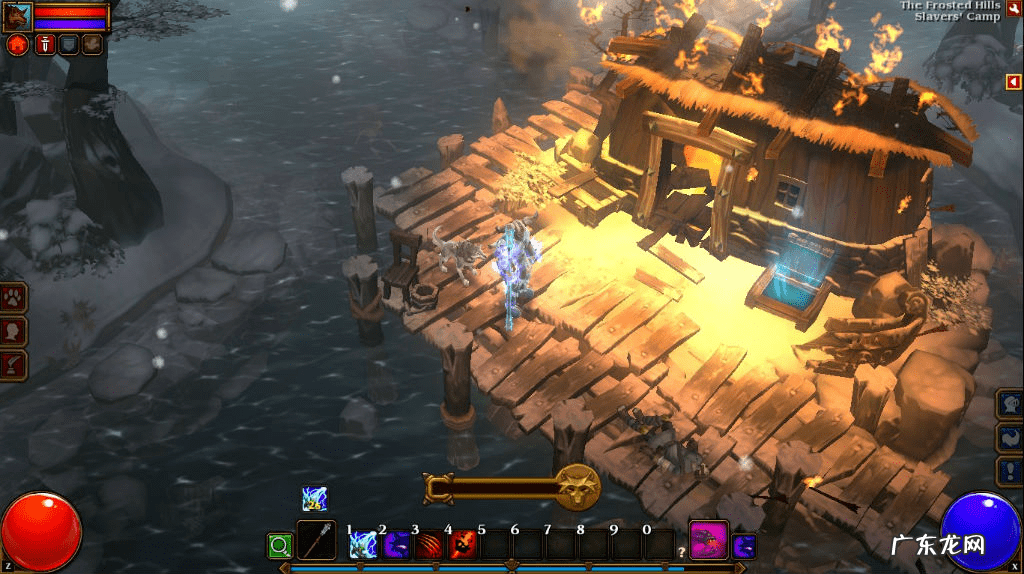Click the wolf pet portrait
The width and height of the screenshot is (1024, 574).
pyautogui.click(x=17, y=16)
